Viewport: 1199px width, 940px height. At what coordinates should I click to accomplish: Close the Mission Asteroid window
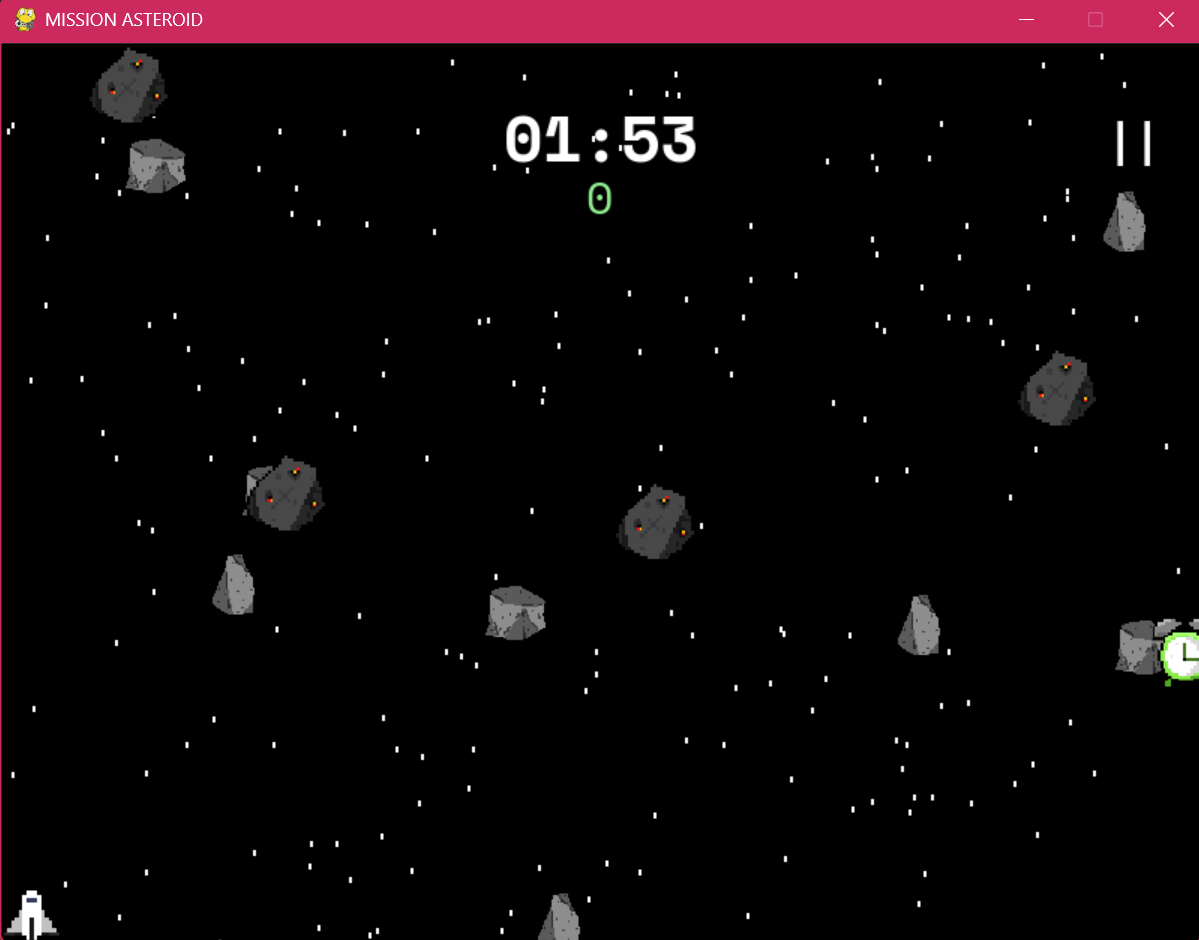click(1165, 20)
